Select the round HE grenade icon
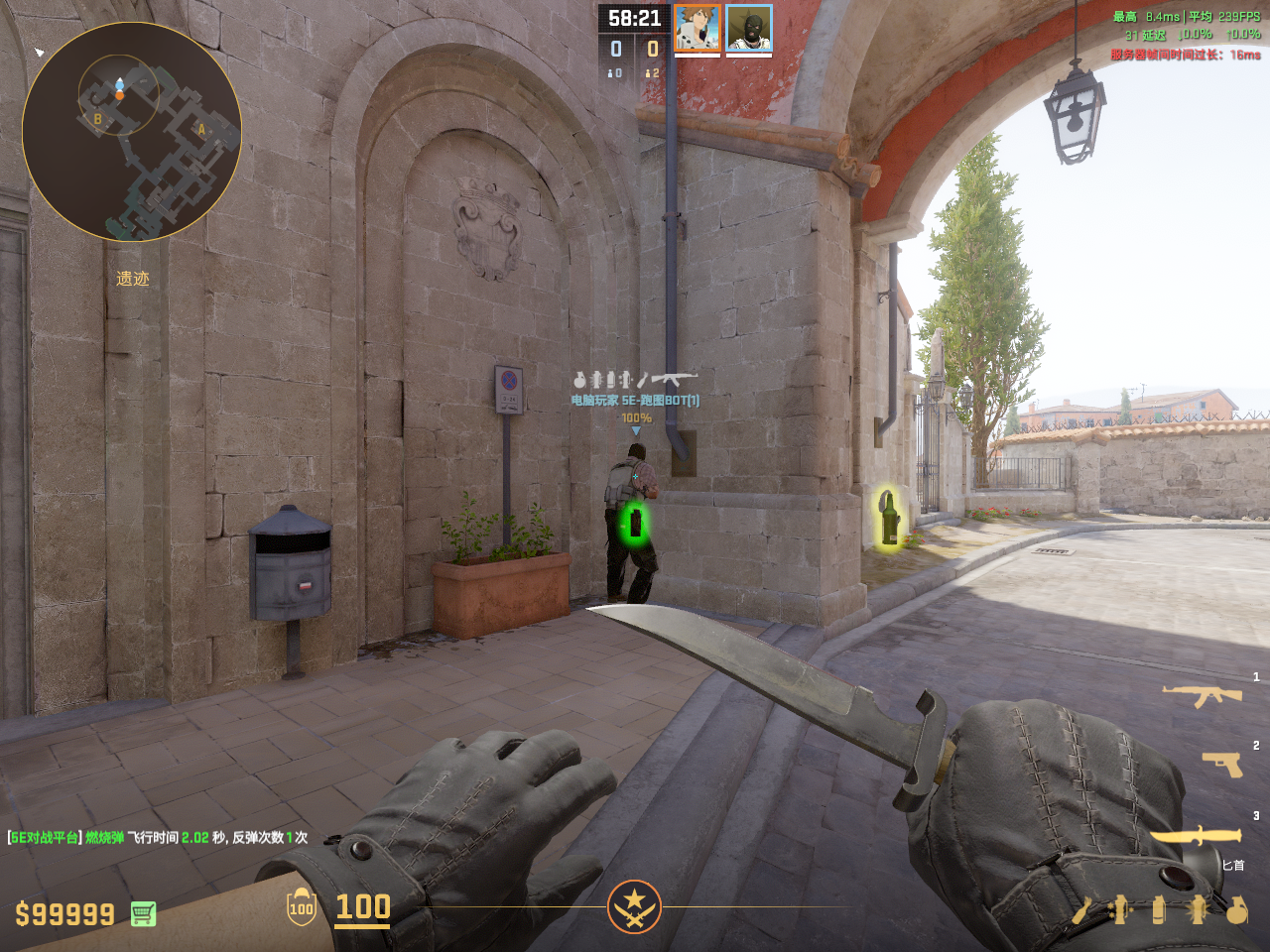The height and width of the screenshot is (952, 1270). coord(1236,909)
